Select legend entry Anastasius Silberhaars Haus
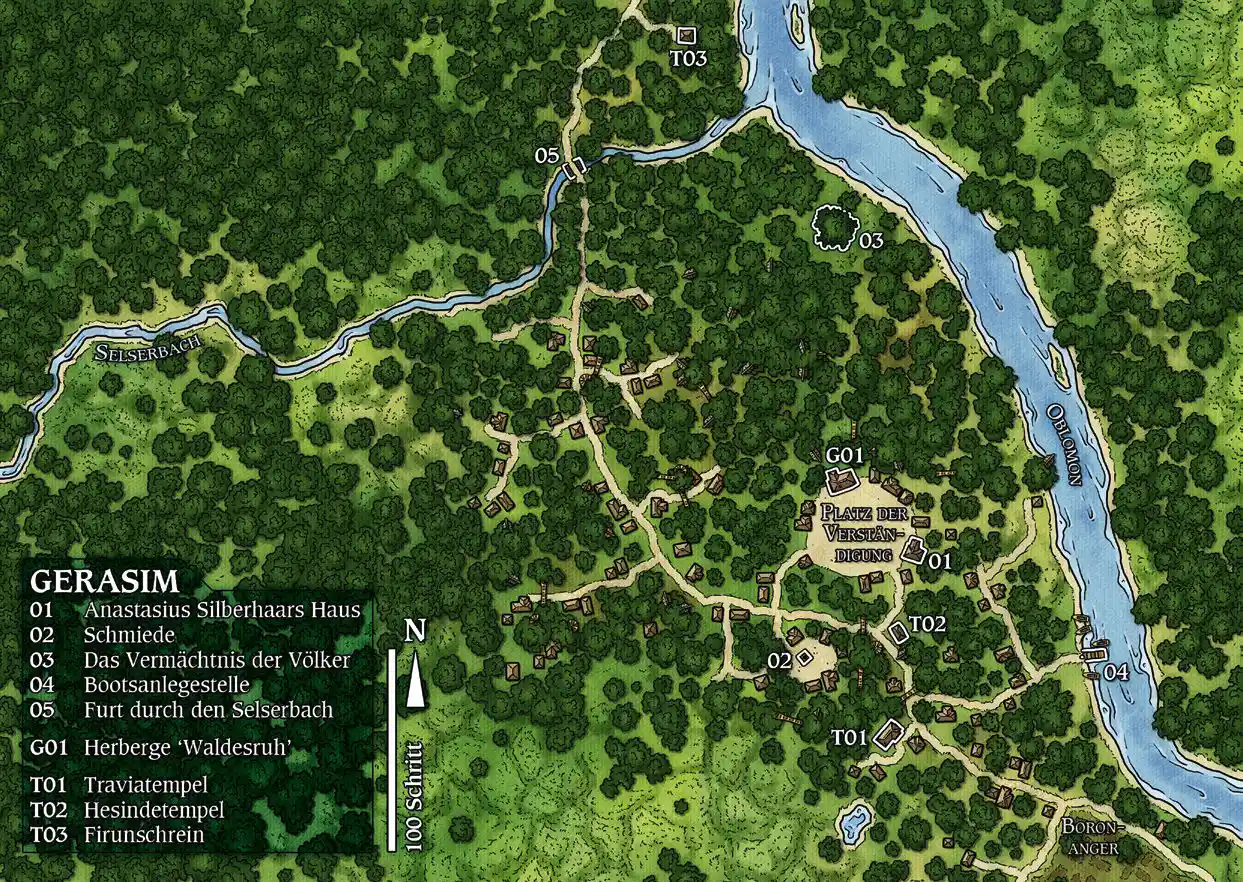The height and width of the screenshot is (882, 1243). 221,609
